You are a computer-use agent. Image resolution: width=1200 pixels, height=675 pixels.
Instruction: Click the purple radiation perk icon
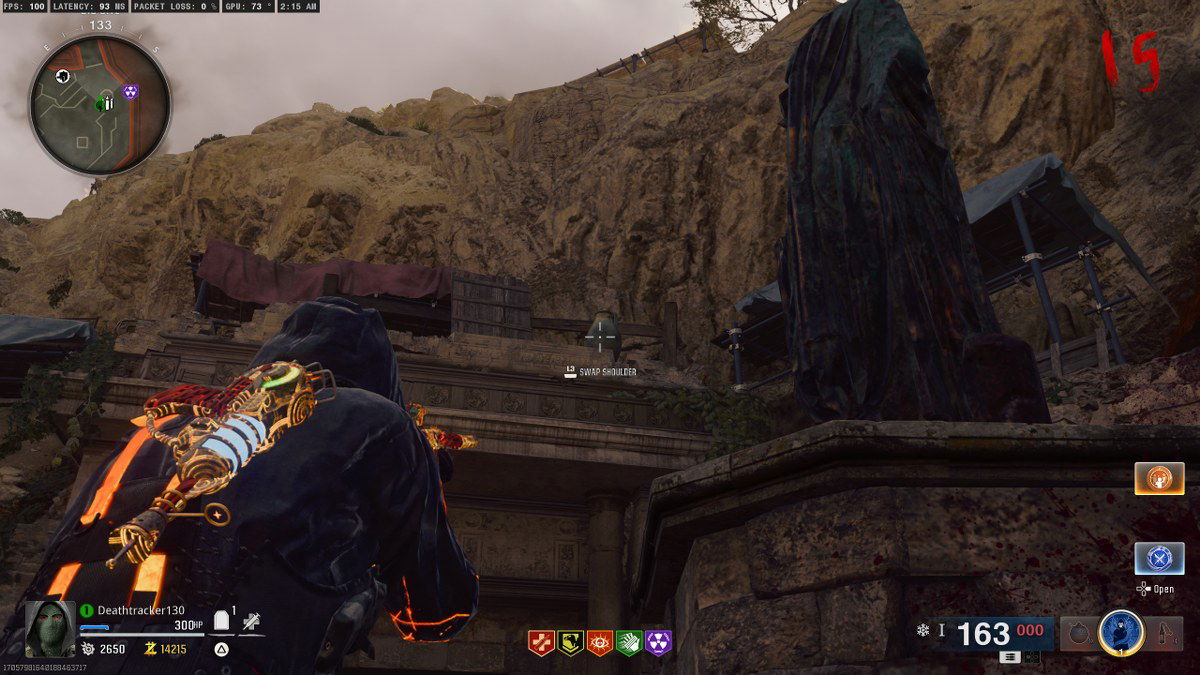pyautogui.click(x=659, y=643)
